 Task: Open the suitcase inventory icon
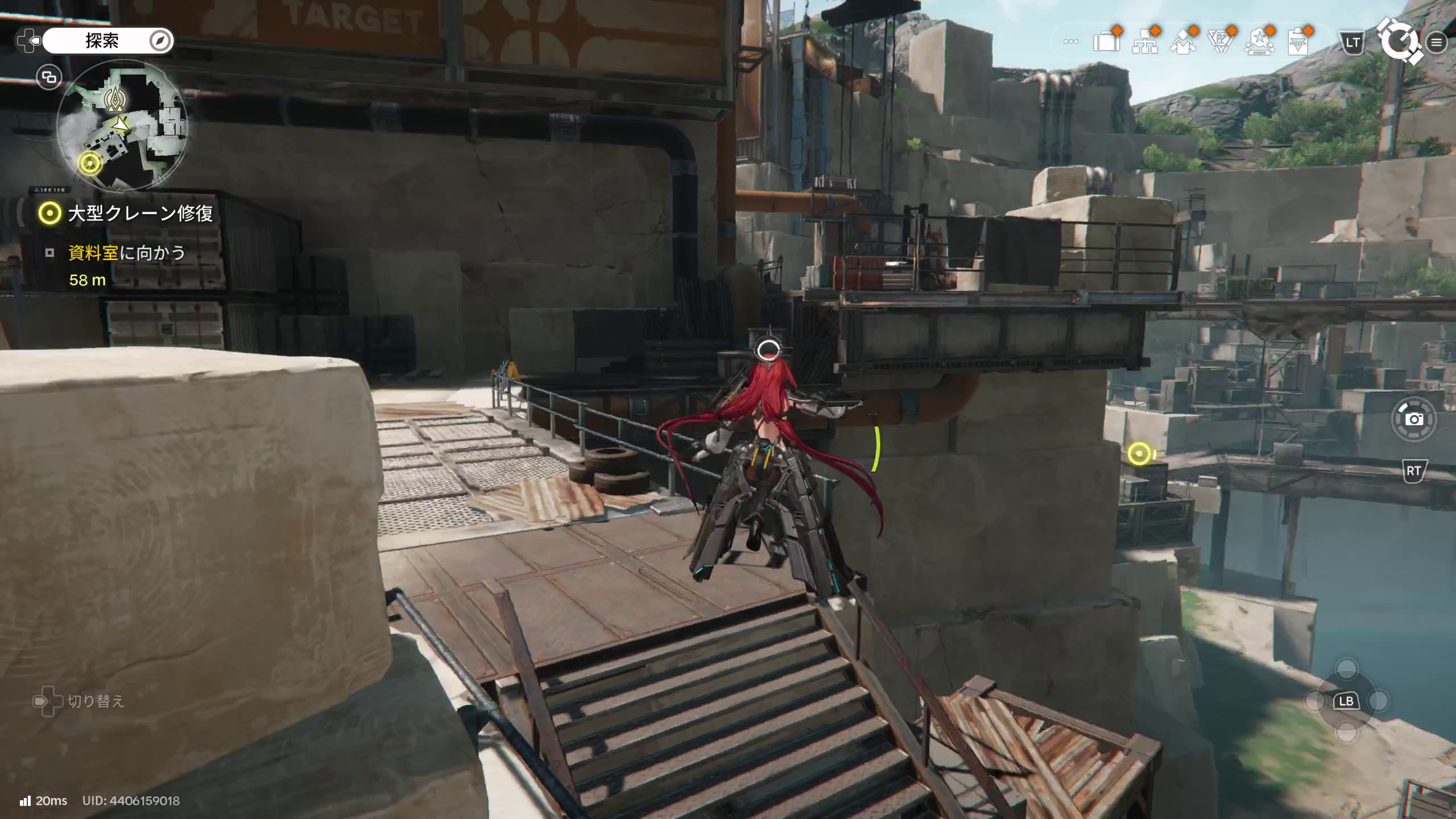[x=1106, y=42]
